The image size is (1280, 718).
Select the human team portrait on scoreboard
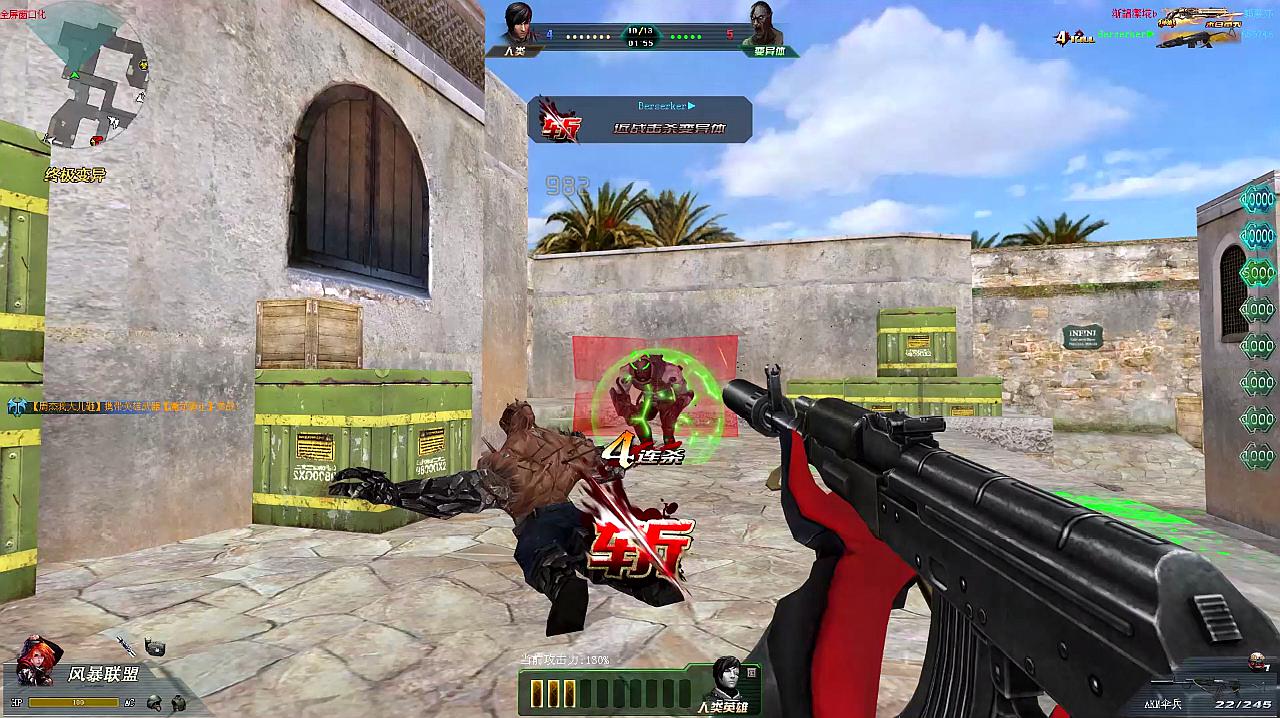point(515,25)
